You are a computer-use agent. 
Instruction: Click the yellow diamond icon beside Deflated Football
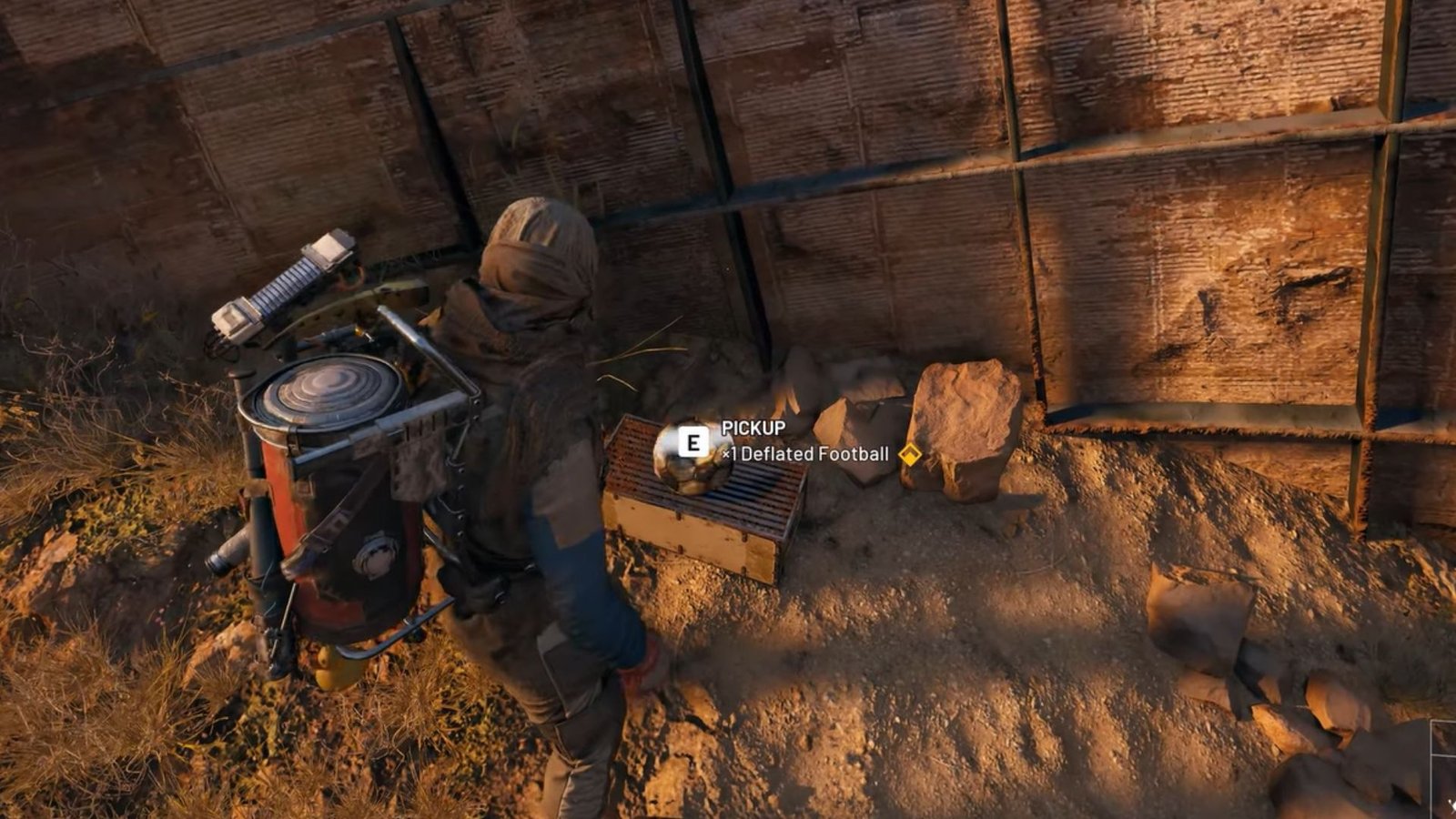(910, 453)
